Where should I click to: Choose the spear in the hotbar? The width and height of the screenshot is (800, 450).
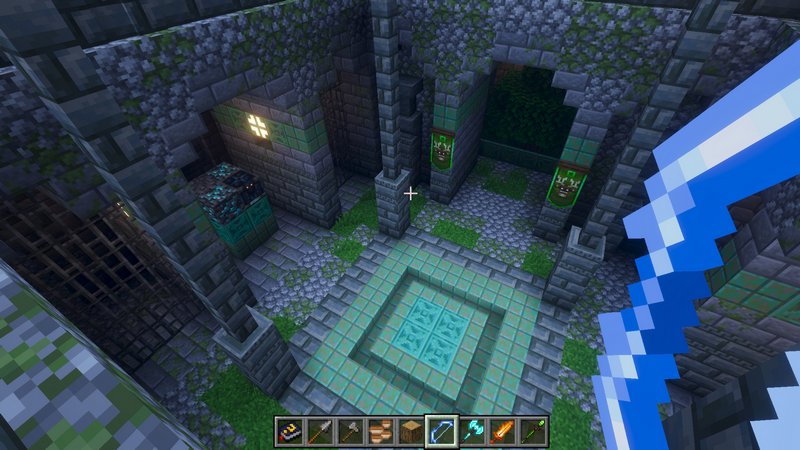point(320,431)
